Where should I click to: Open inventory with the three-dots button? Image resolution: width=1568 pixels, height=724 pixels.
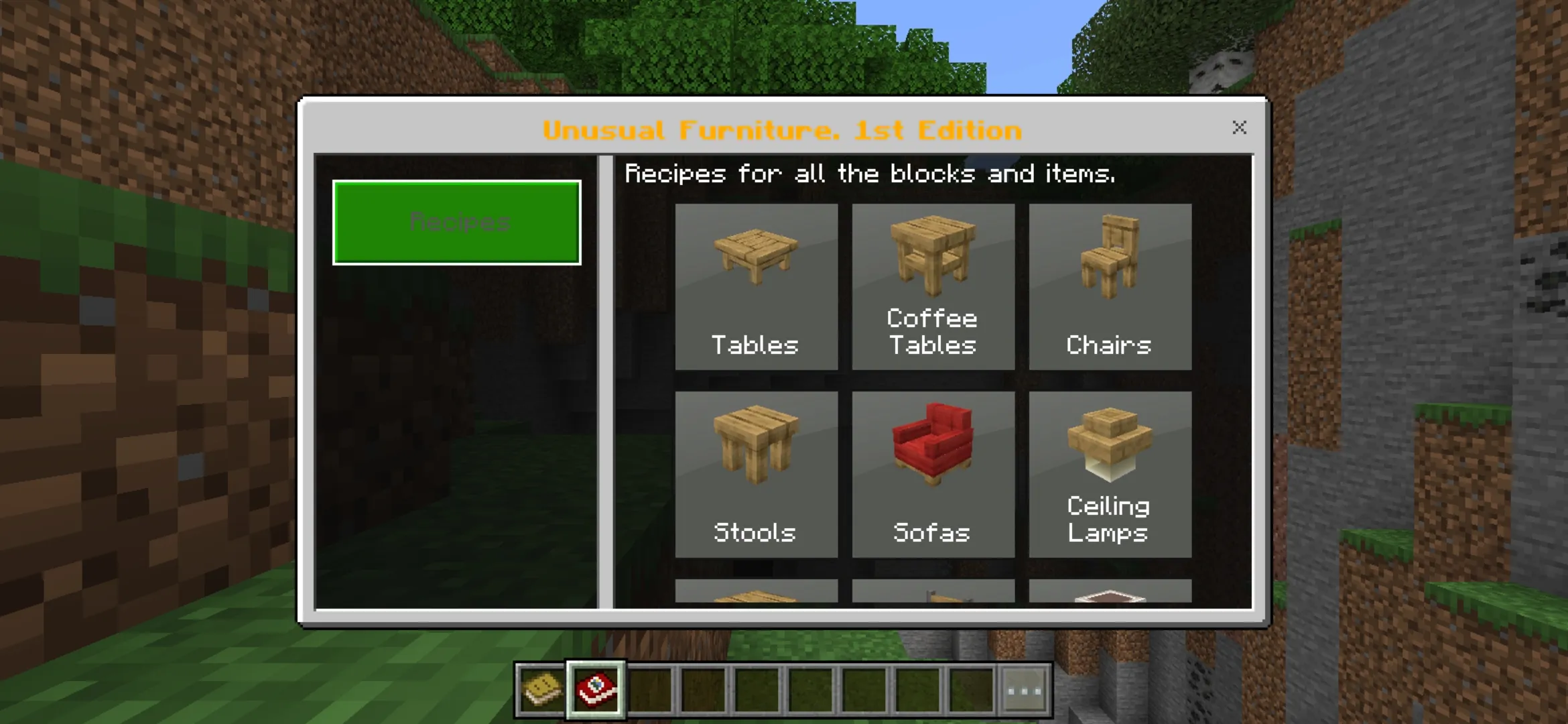1024,690
